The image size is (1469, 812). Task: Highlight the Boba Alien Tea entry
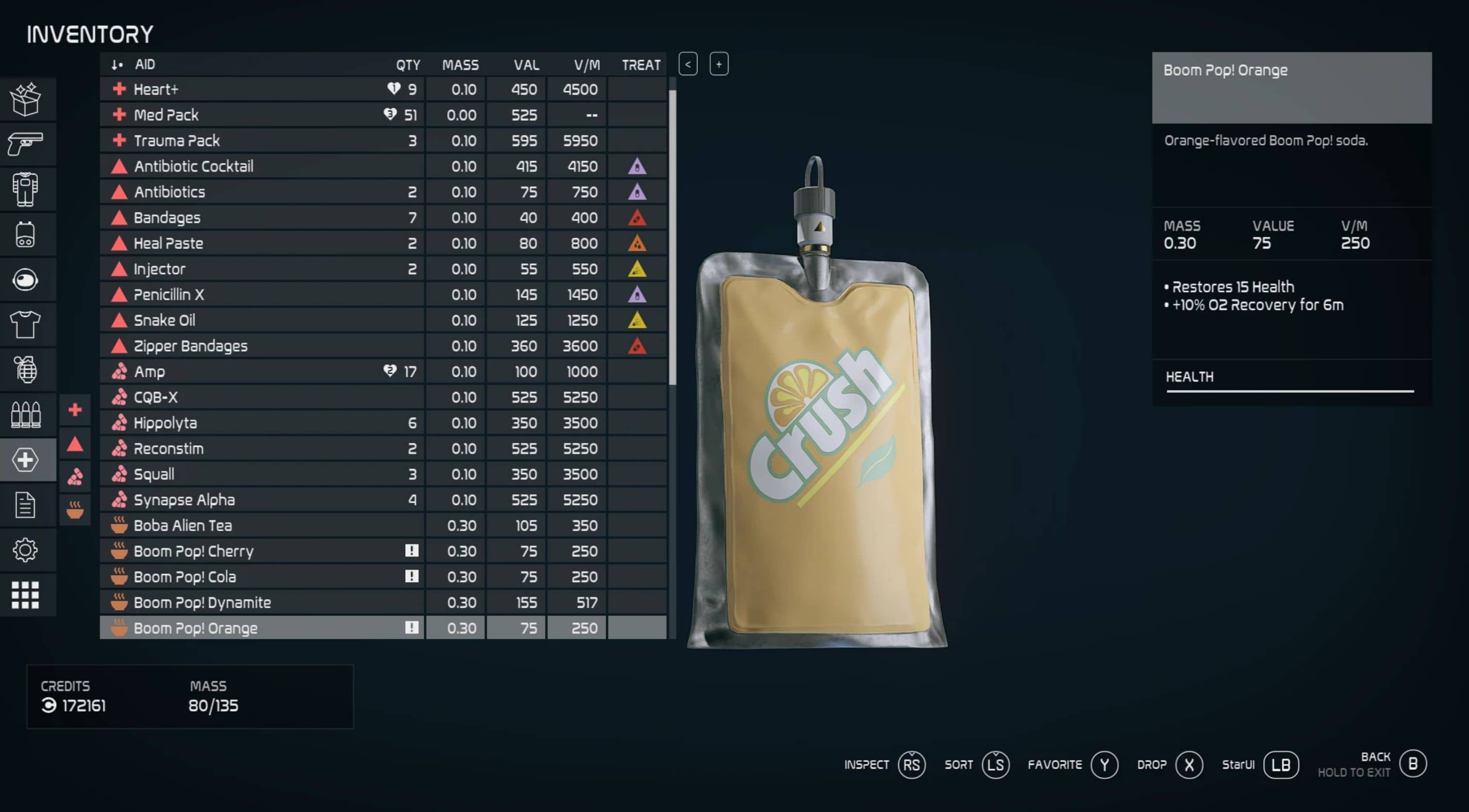pyautogui.click(x=263, y=525)
